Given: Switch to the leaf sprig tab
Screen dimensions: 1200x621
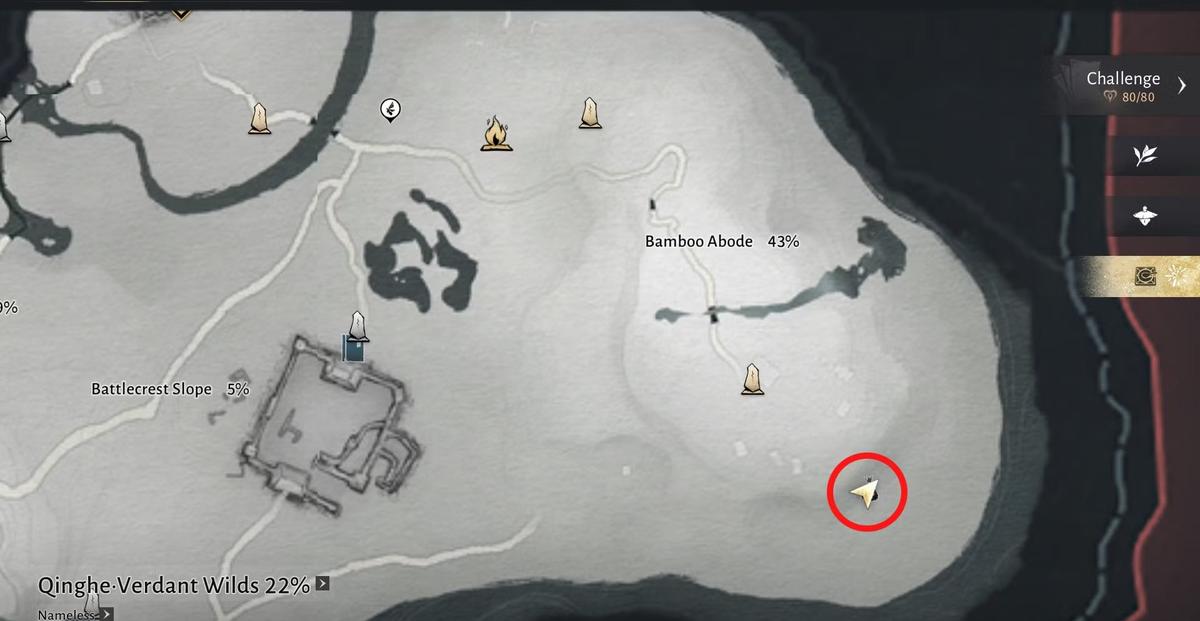Looking at the screenshot, I should (x=1145, y=155).
